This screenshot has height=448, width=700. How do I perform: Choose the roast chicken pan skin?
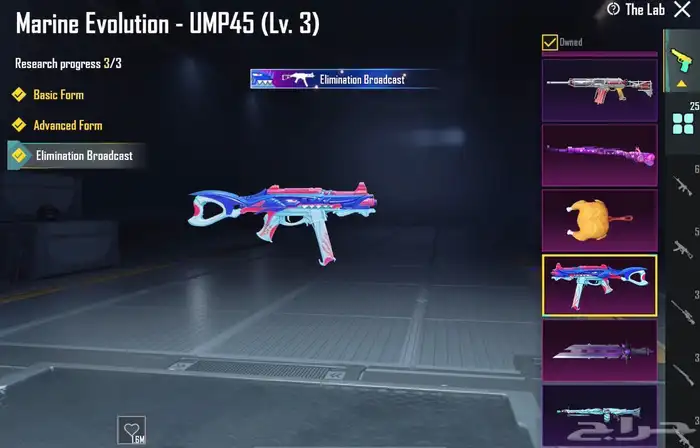599,219
